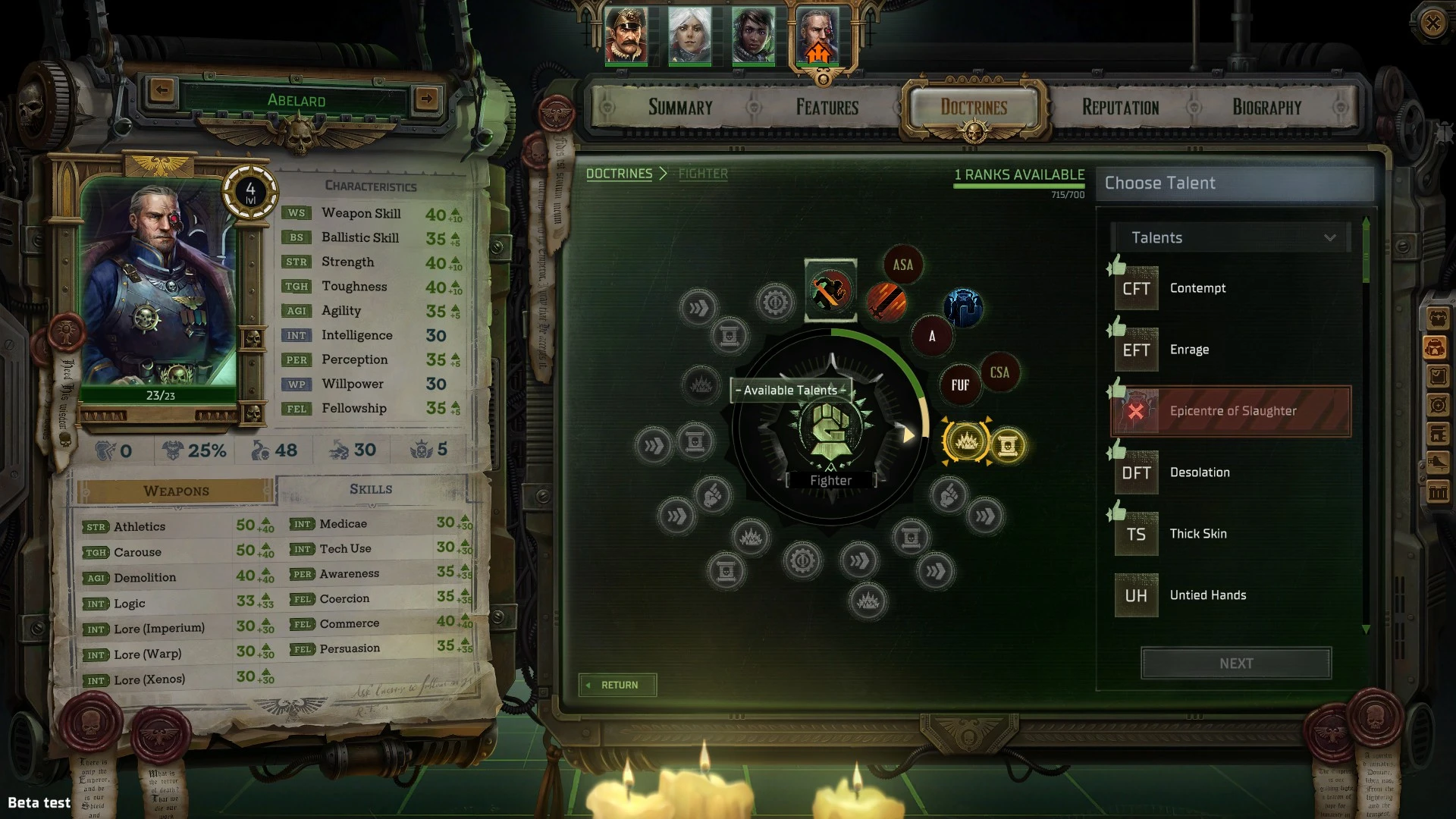Select the white-haired companion portrait
Viewport: 1456px width, 819px height.
pyautogui.click(x=689, y=36)
